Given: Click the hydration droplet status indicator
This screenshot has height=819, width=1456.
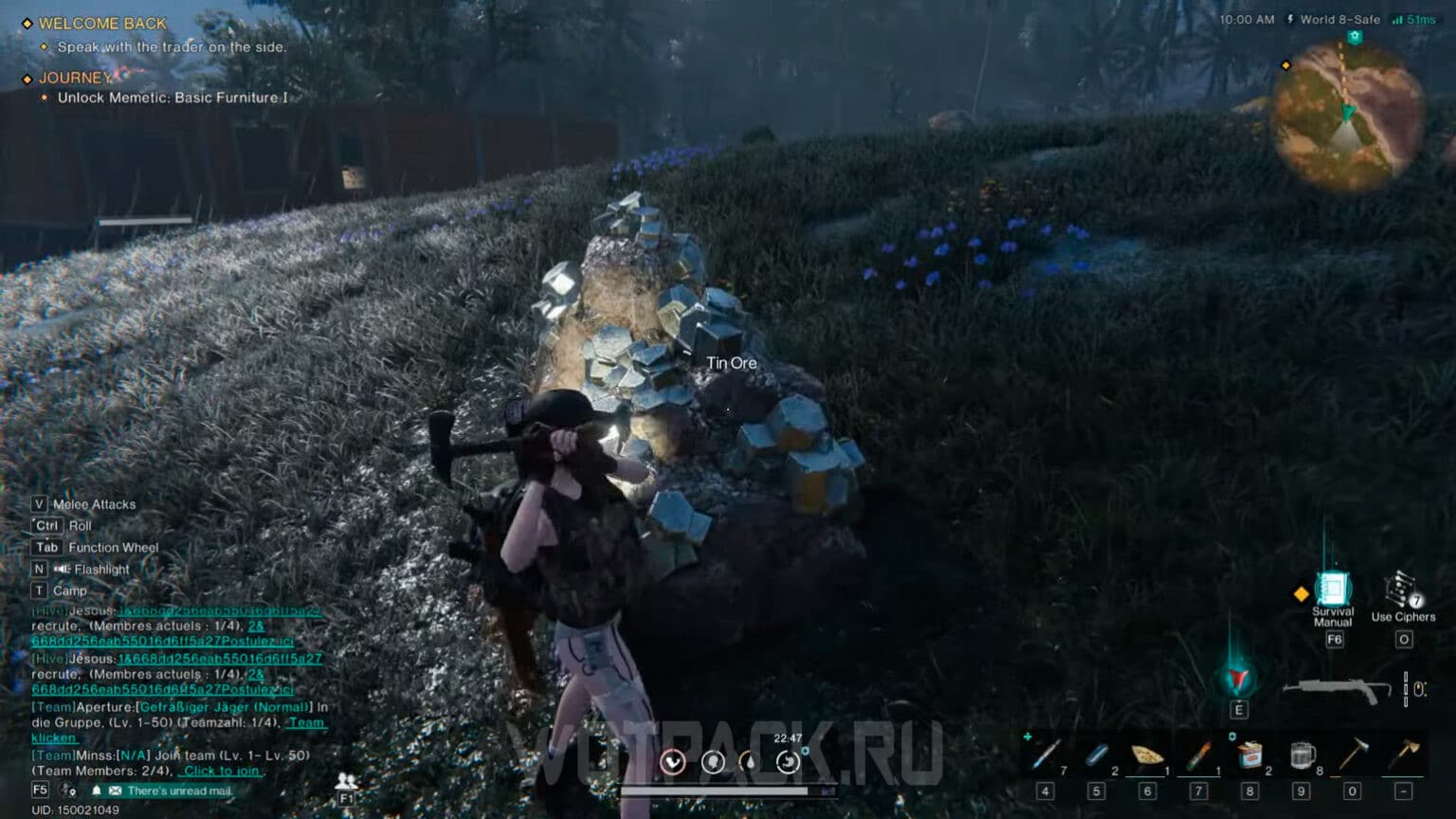Looking at the screenshot, I should point(748,761).
